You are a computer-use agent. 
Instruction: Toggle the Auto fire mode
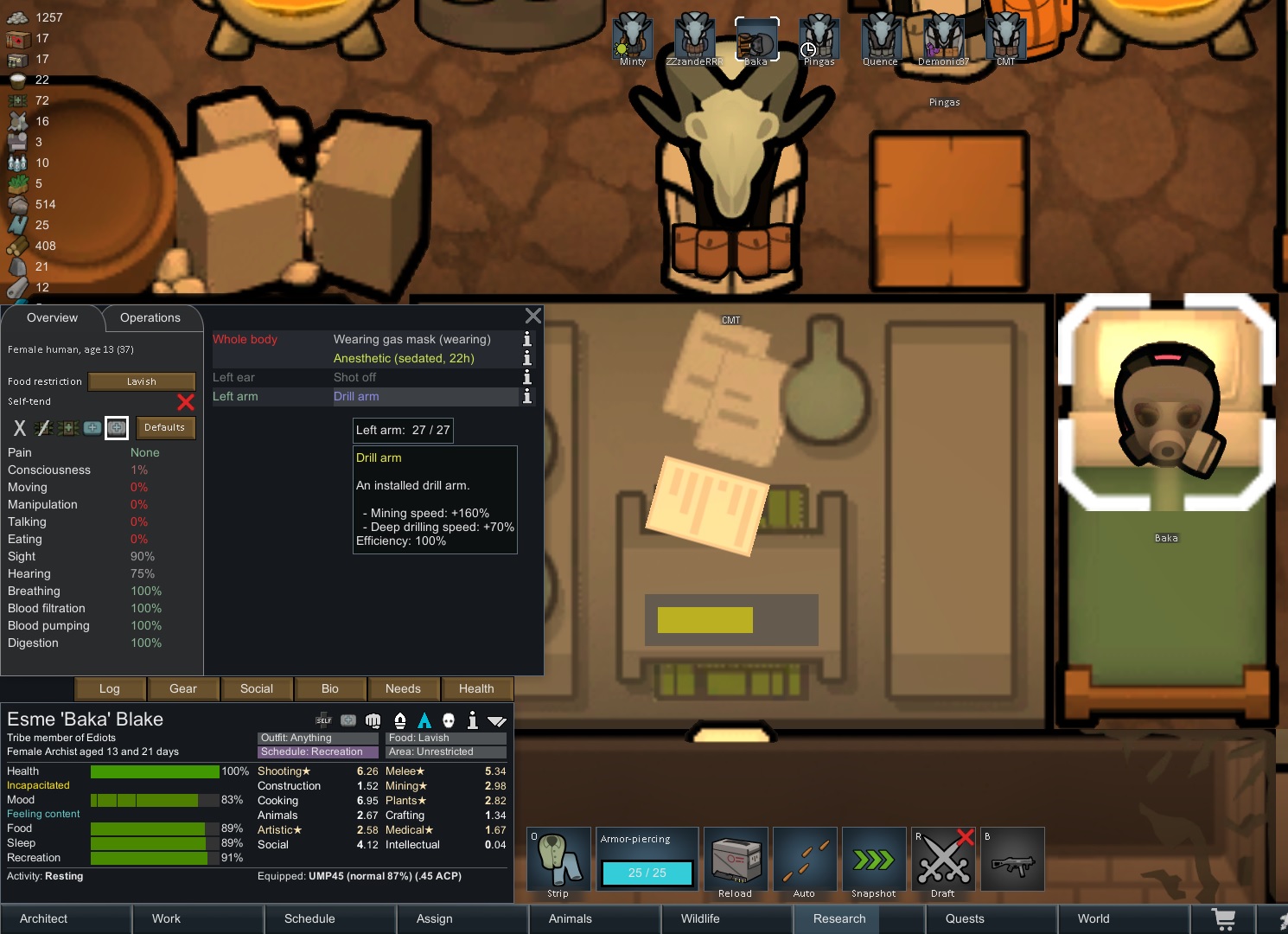(805, 859)
